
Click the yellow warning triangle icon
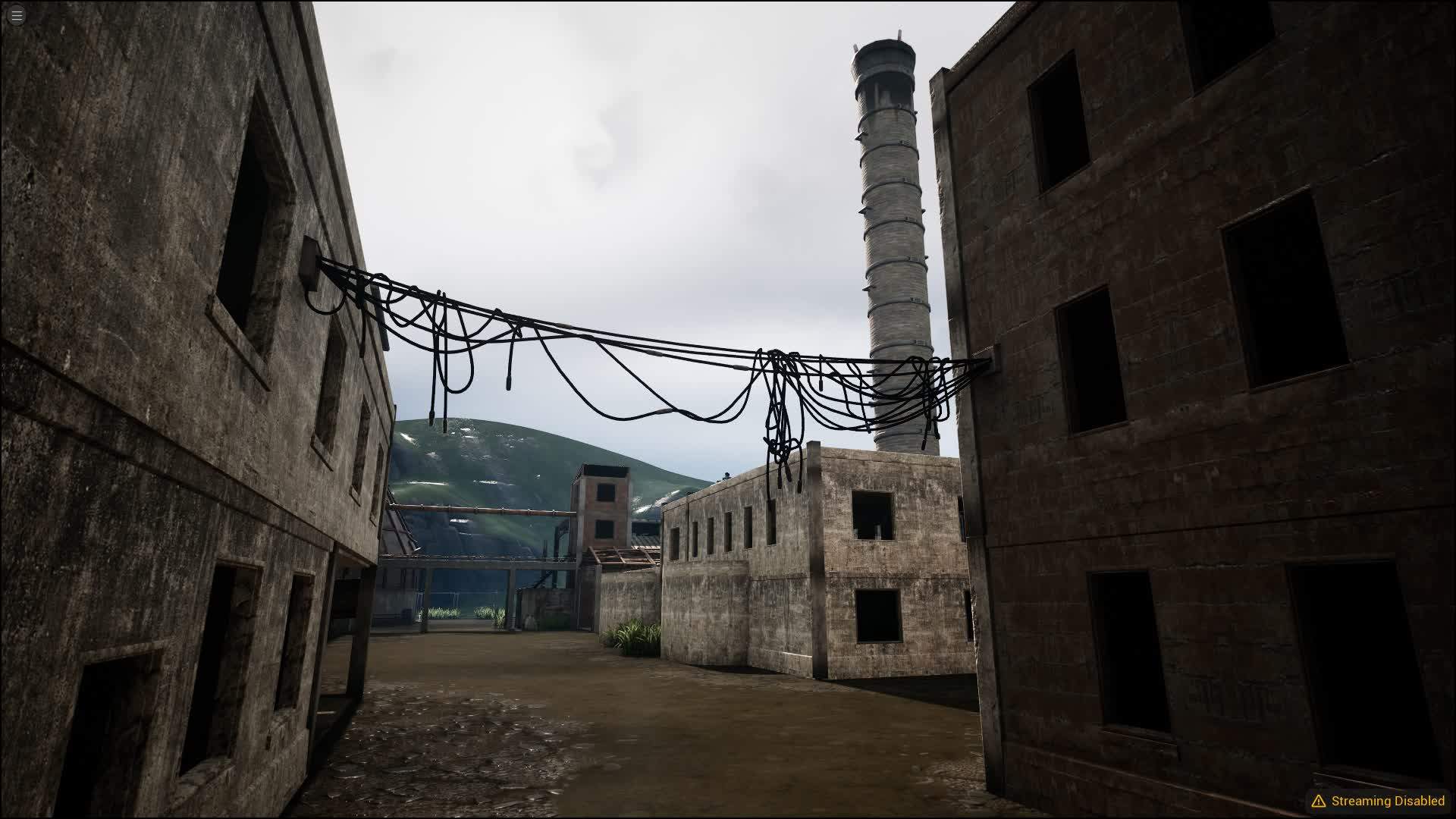click(x=1319, y=800)
